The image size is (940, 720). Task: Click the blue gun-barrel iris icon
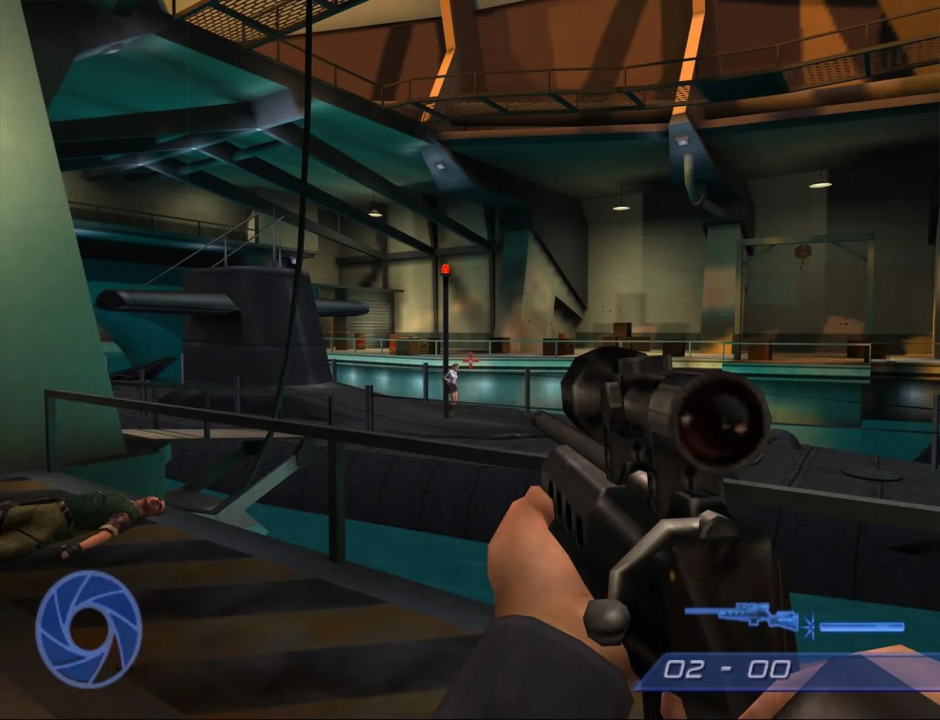(88, 629)
